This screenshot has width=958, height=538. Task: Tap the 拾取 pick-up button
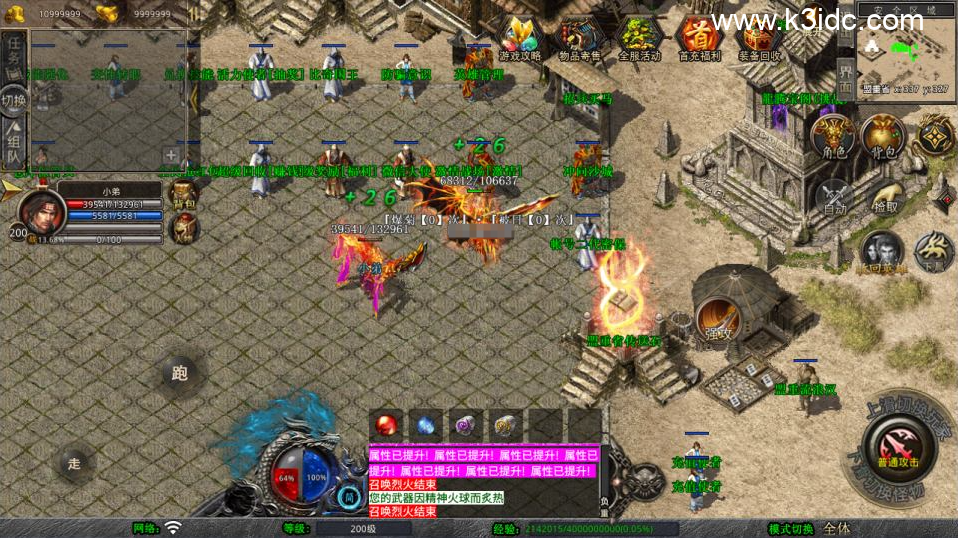coord(883,197)
